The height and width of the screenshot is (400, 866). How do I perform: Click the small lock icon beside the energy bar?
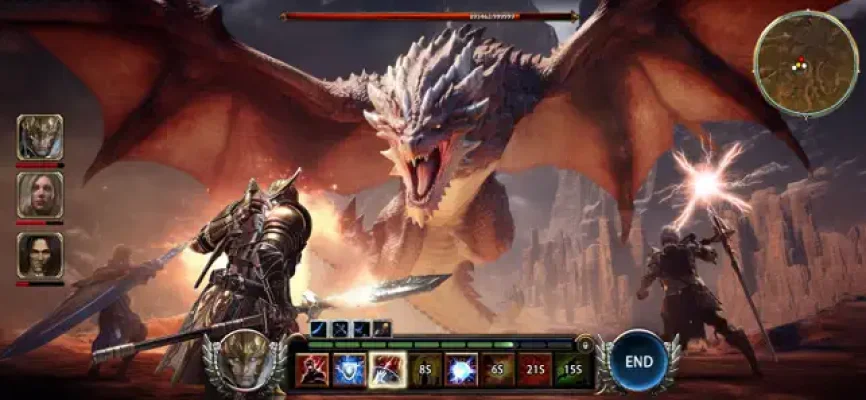pos(586,344)
